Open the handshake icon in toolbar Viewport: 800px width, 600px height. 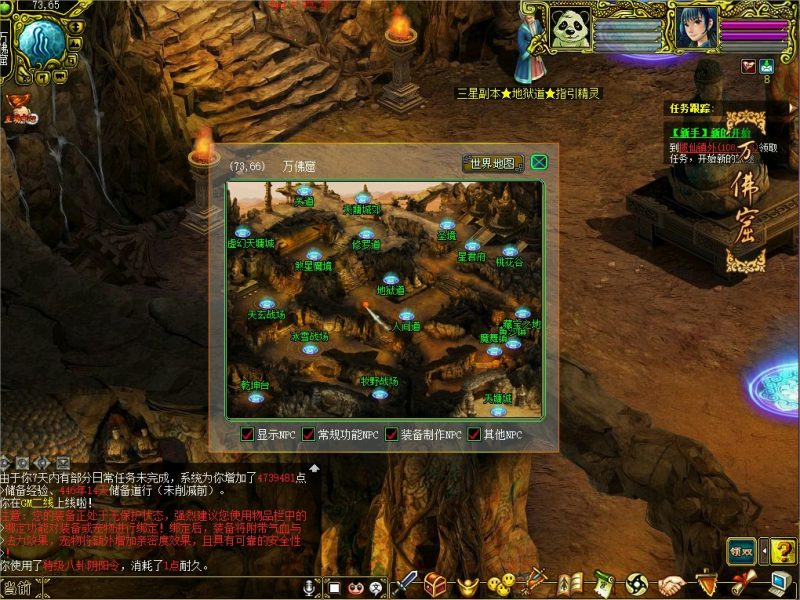coord(672,584)
